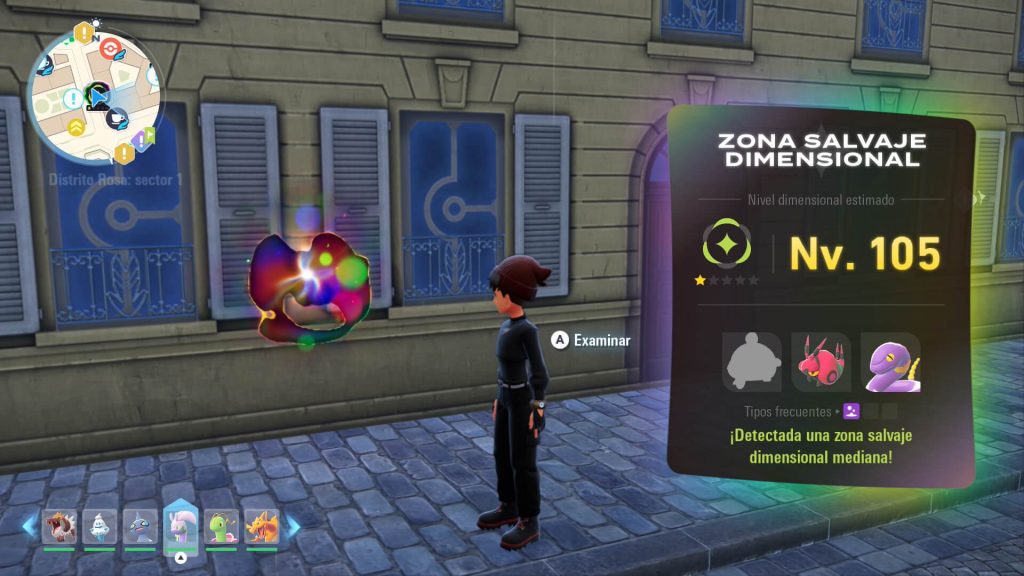This screenshot has width=1024, height=576.
Task: Select the yellow double-chevron marker on minimap
Action: 77,127
